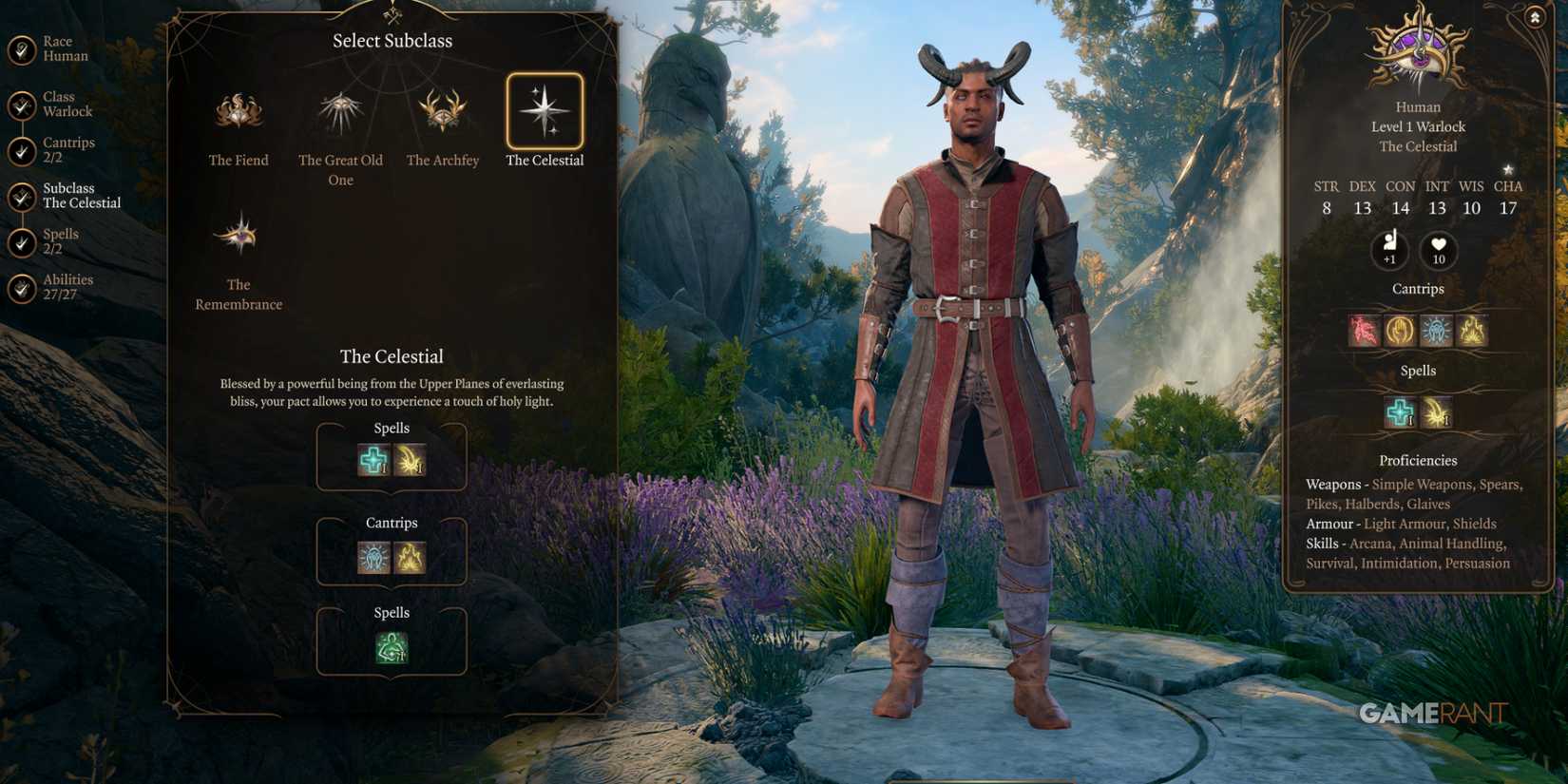
Task: Click the +1 proficiency bonus badge
Action: coord(1390,252)
